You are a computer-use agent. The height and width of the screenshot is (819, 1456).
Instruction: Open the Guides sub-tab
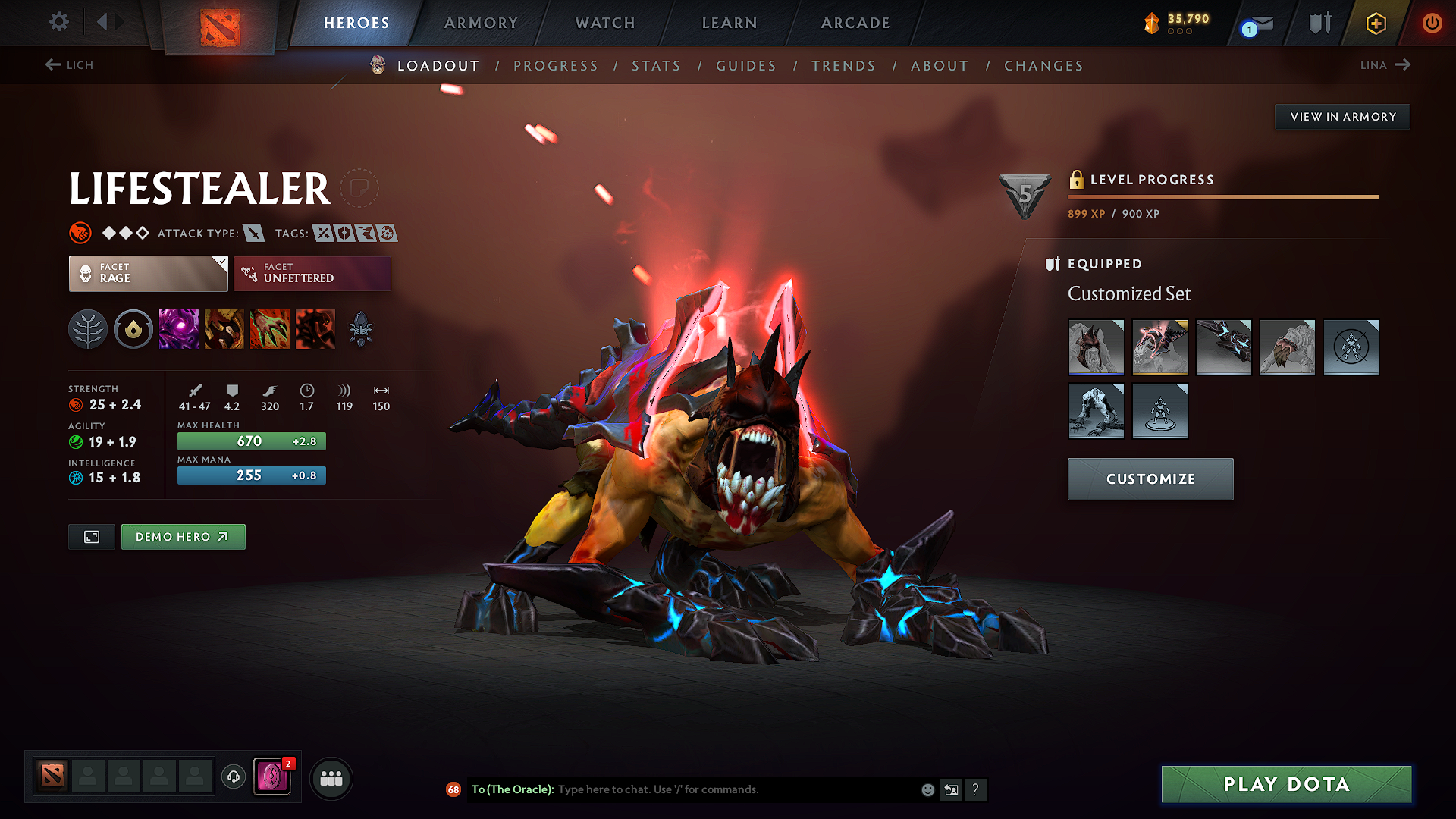(746, 66)
